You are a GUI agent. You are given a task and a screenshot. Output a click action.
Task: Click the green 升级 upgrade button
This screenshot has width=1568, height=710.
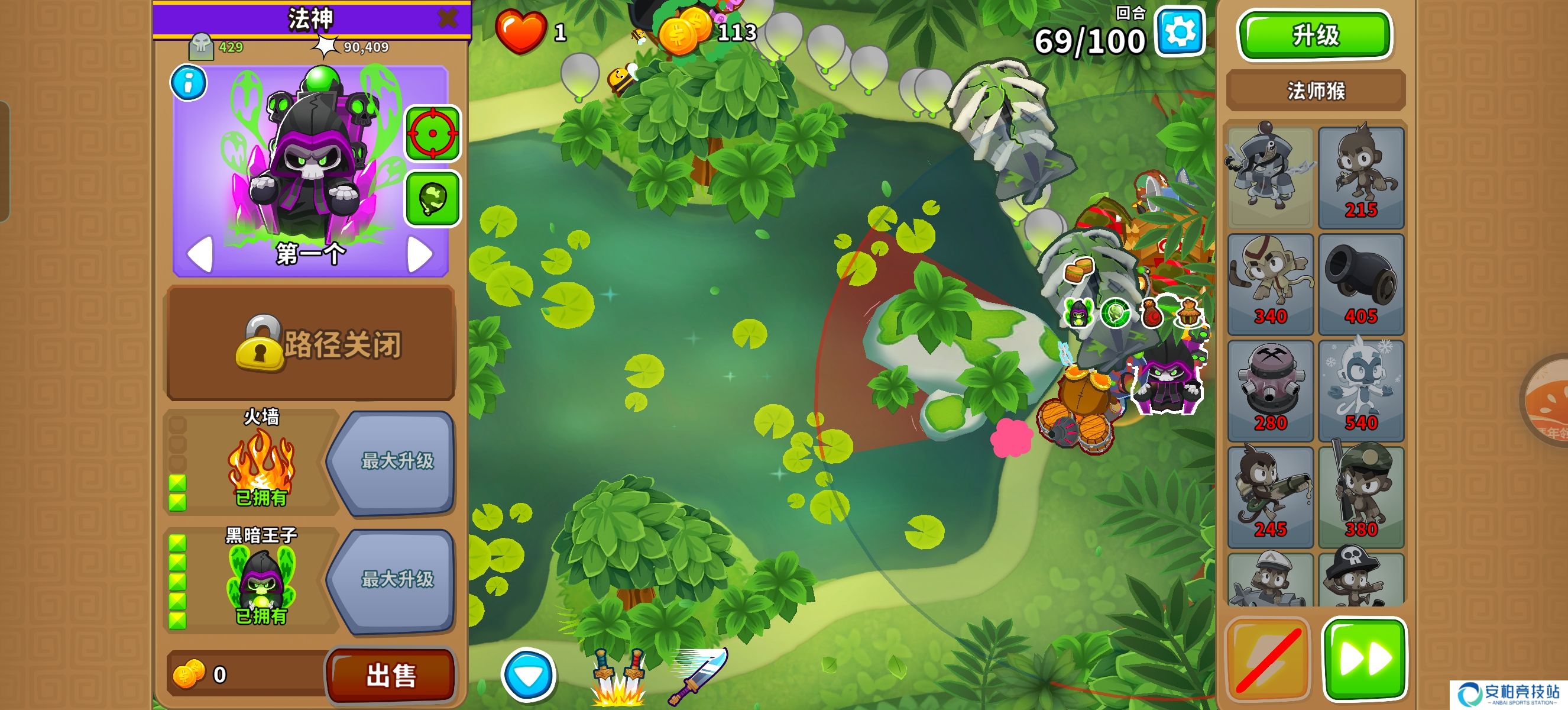pos(1315,35)
